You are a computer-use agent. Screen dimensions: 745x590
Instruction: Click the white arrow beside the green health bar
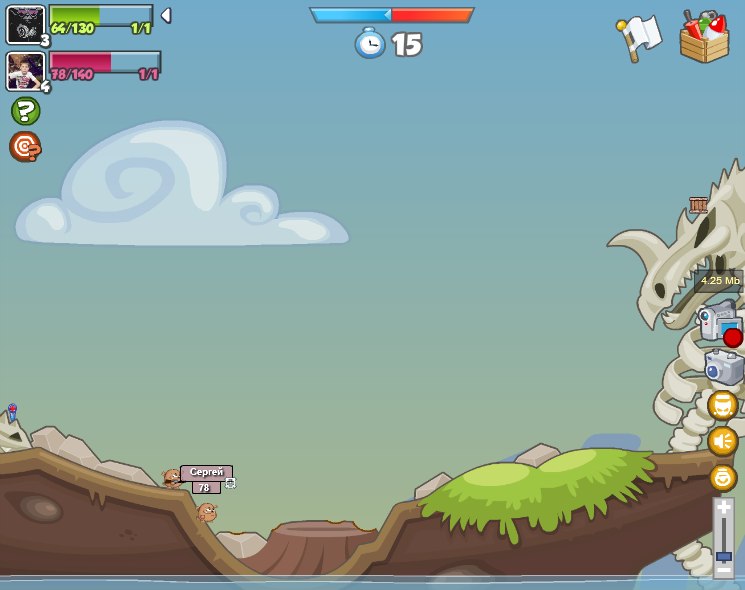166,16
